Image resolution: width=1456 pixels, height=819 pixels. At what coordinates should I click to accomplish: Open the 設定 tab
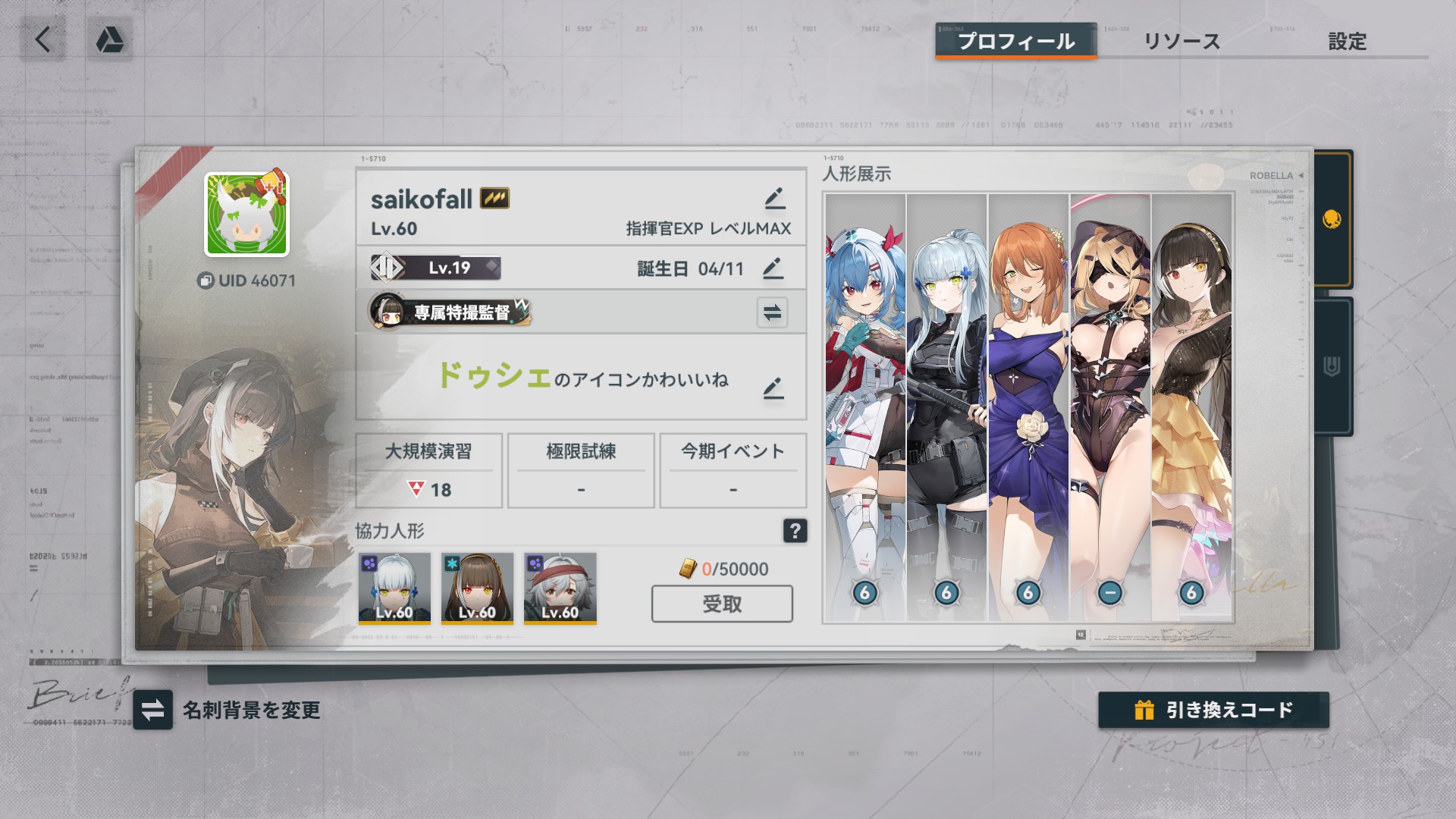point(1347,42)
